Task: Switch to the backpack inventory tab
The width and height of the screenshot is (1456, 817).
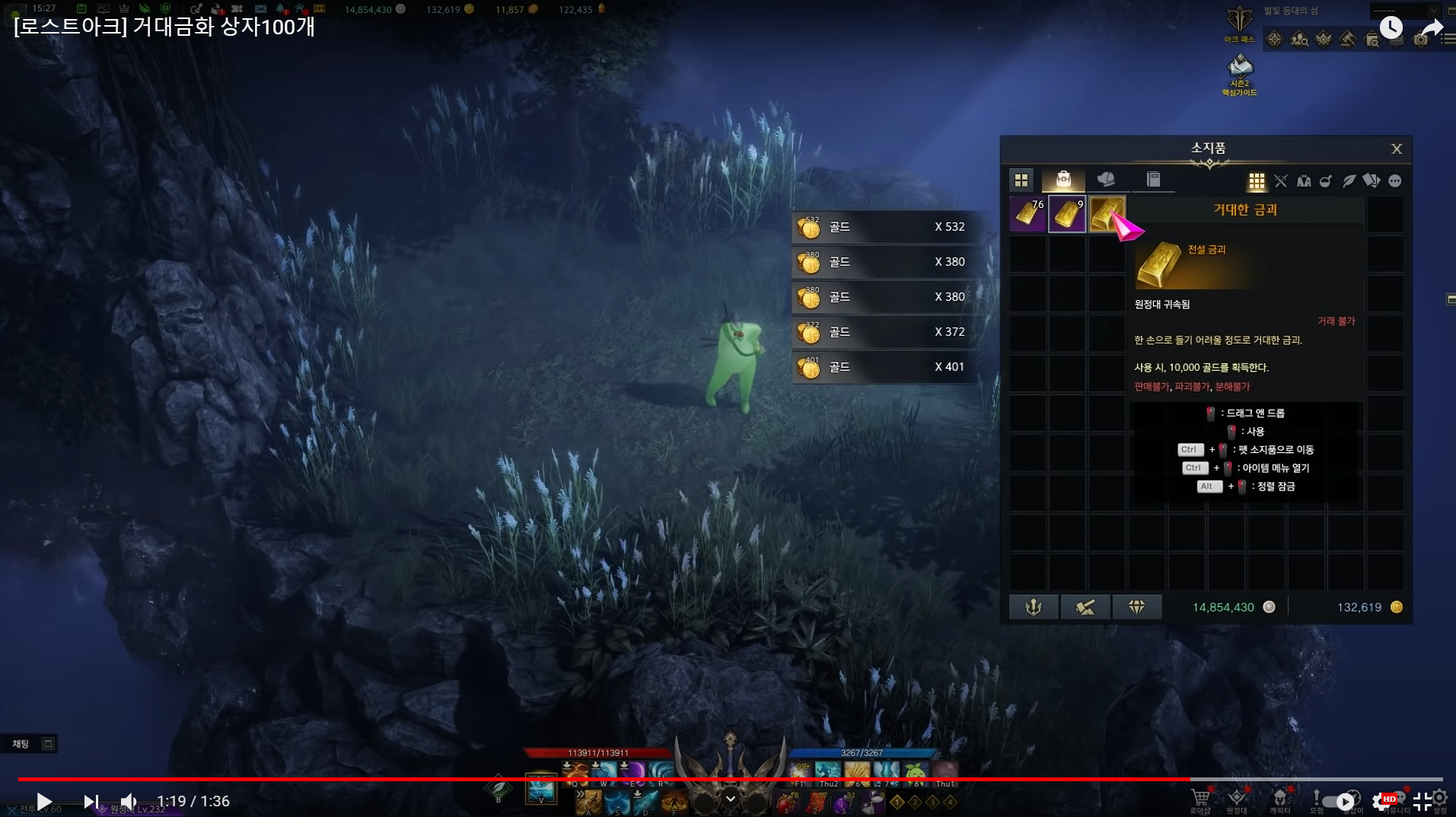Action: click(1063, 180)
